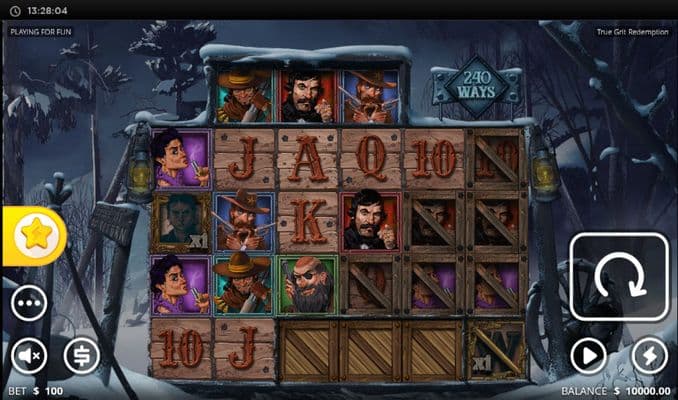Open the dollar sign bet settings
Image resolution: width=678 pixels, height=400 pixels.
(81, 355)
